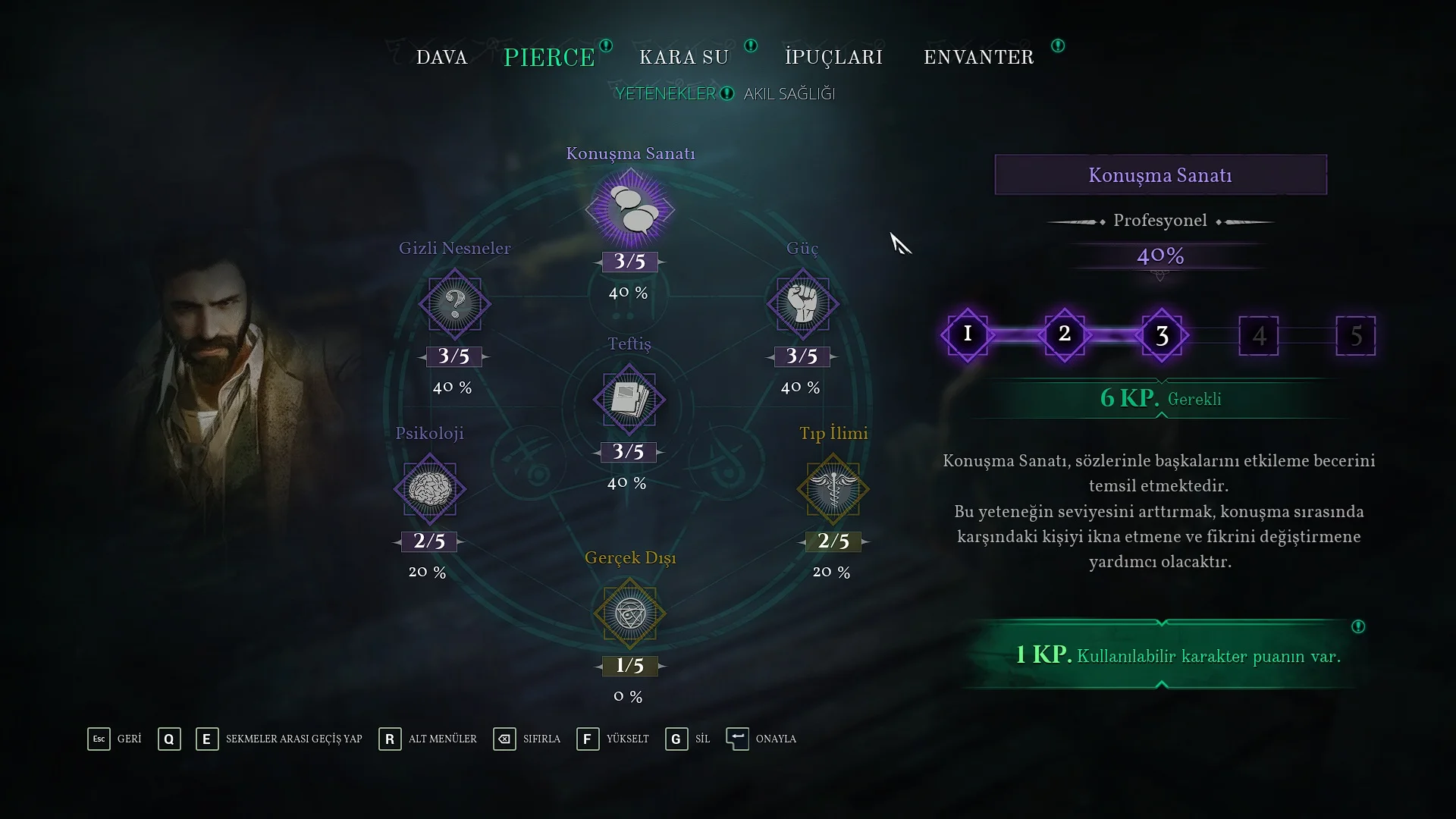This screenshot has width=1456, height=819.
Task: Go to the İPUÇLARI tab
Action: point(833,58)
